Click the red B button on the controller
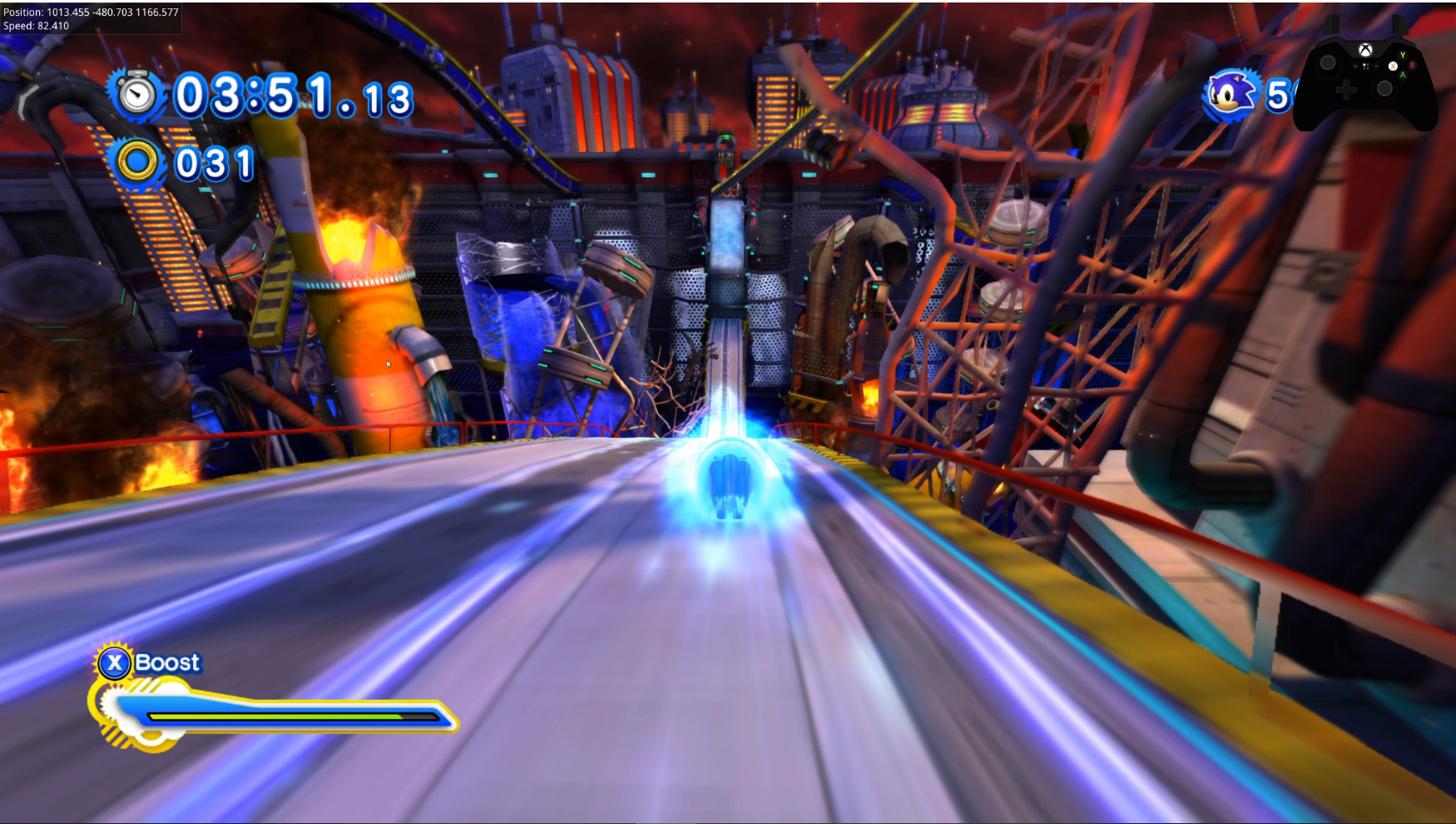1456x824 pixels. point(1413,65)
